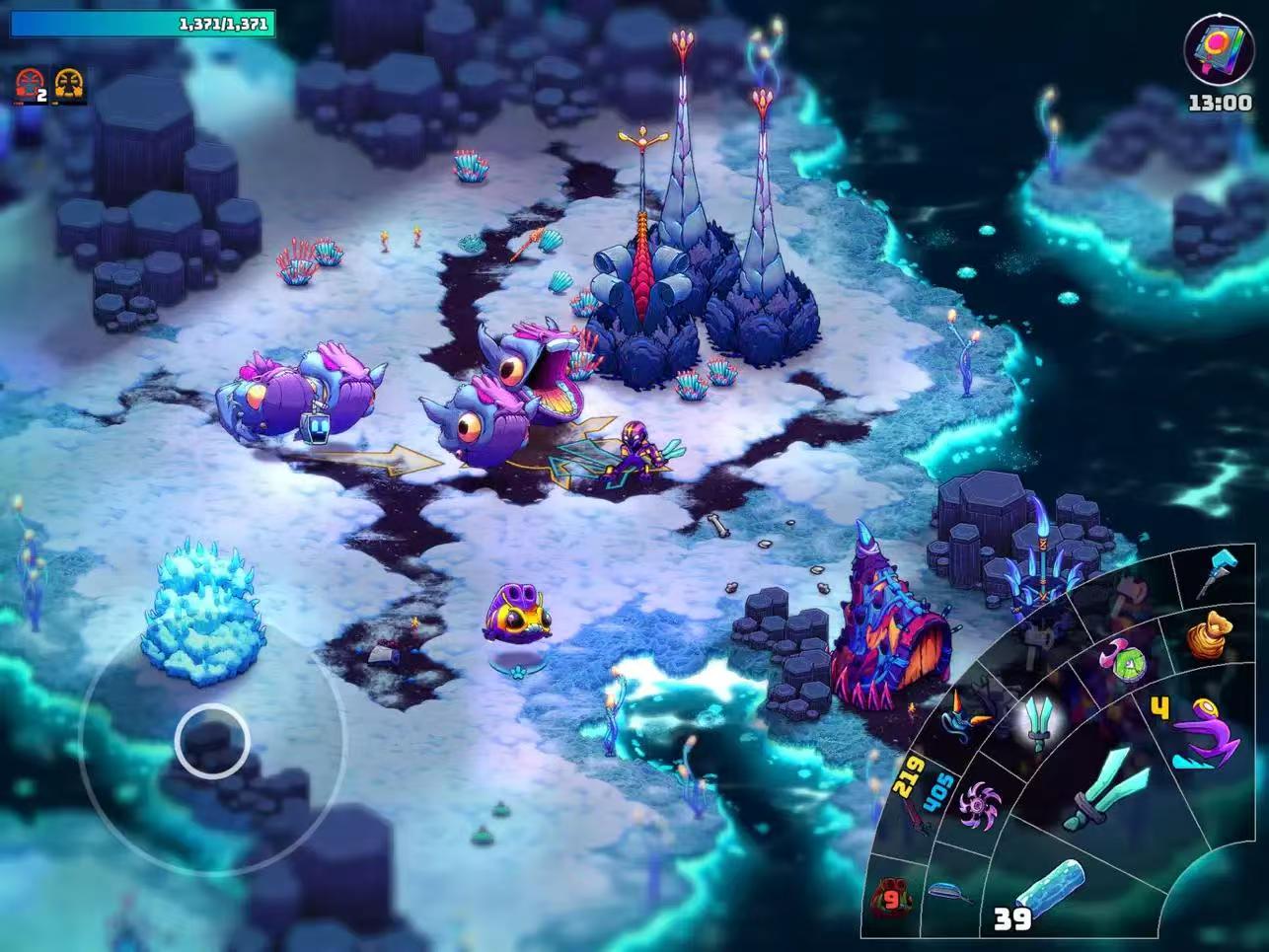Tap the orange face status effect icon
Screen dimensions: 1269x952
click(69, 85)
